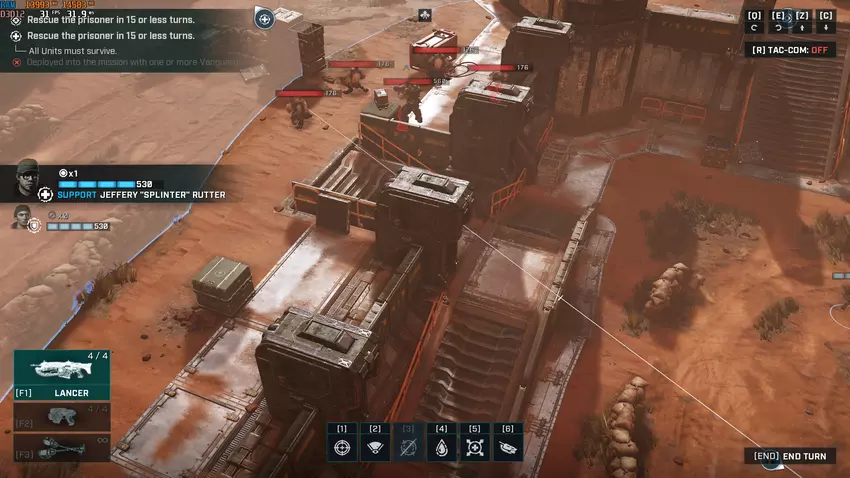Activate the group heal cross ability
Image resolution: width=850 pixels, height=478 pixels.
pyautogui.click(x=475, y=447)
